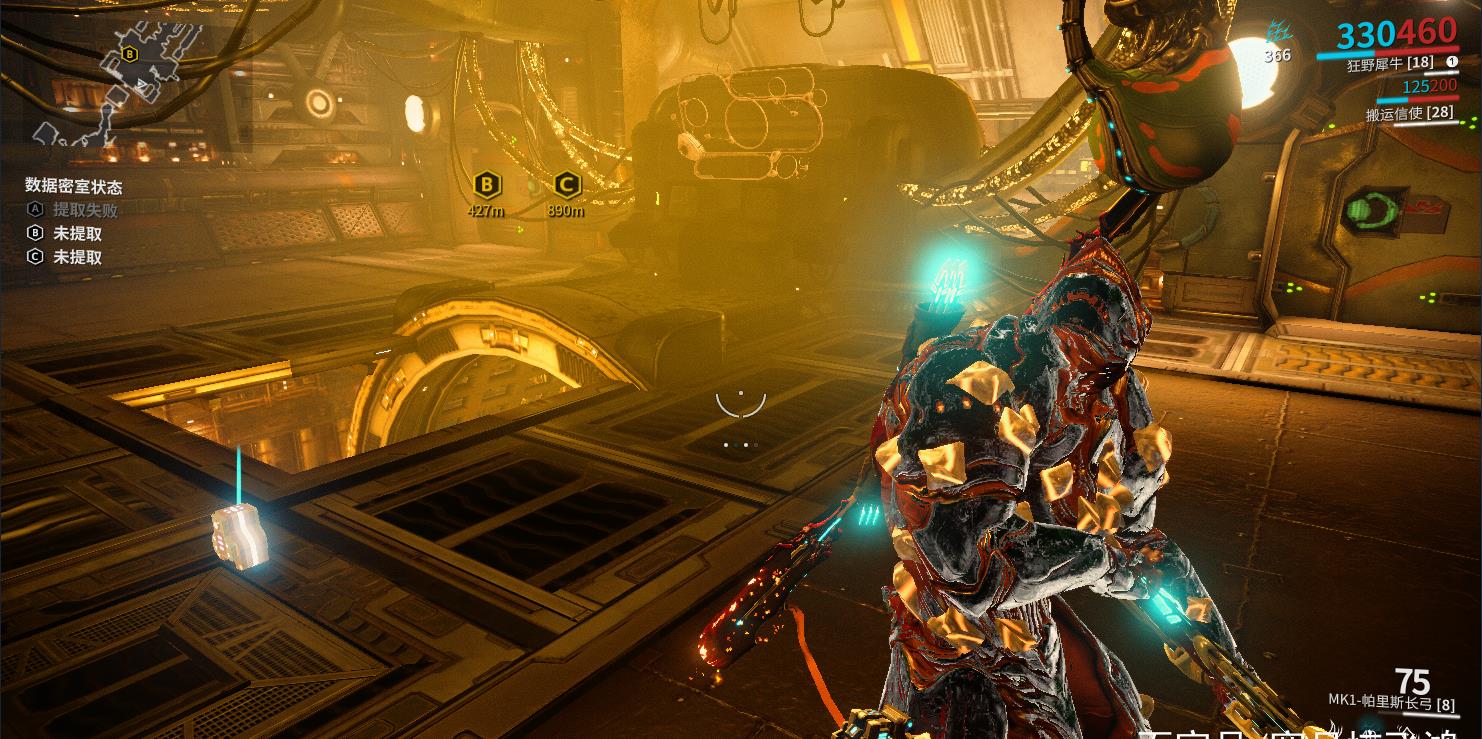
Task: Select the vault A 提取失败 objective row
Action: tap(72, 210)
